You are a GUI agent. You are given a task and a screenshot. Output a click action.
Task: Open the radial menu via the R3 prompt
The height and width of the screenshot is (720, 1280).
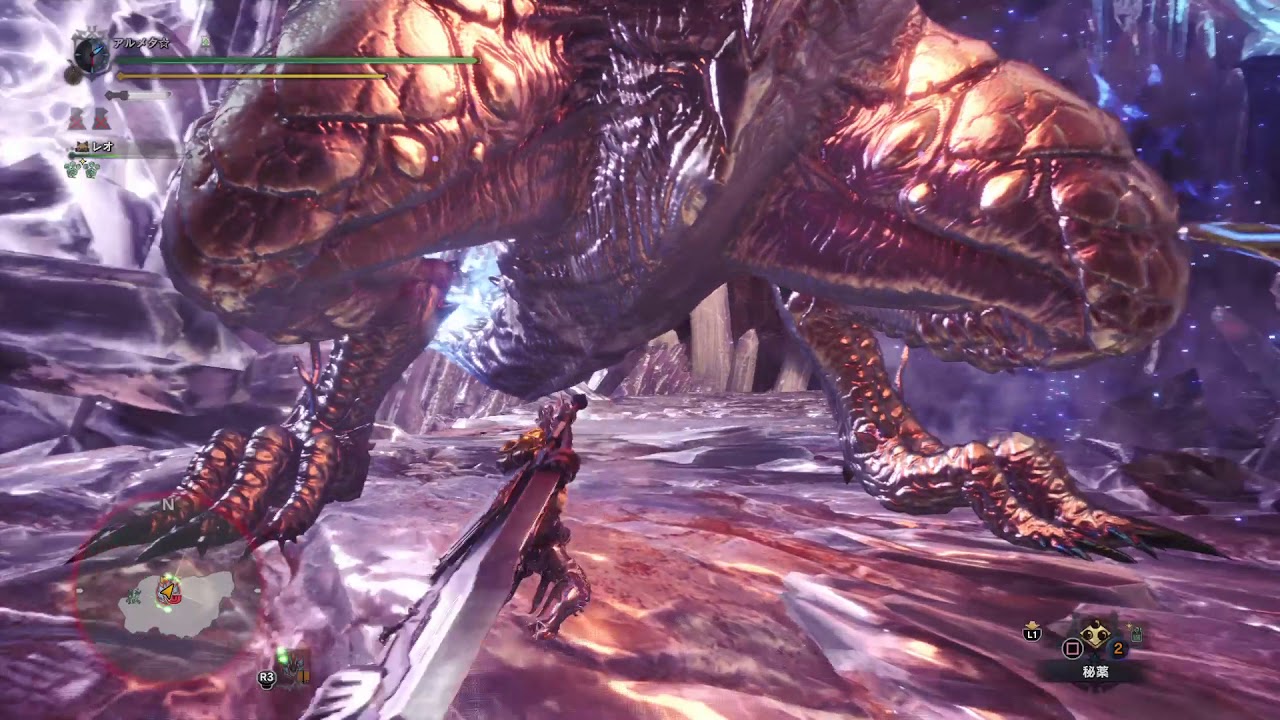pos(266,679)
